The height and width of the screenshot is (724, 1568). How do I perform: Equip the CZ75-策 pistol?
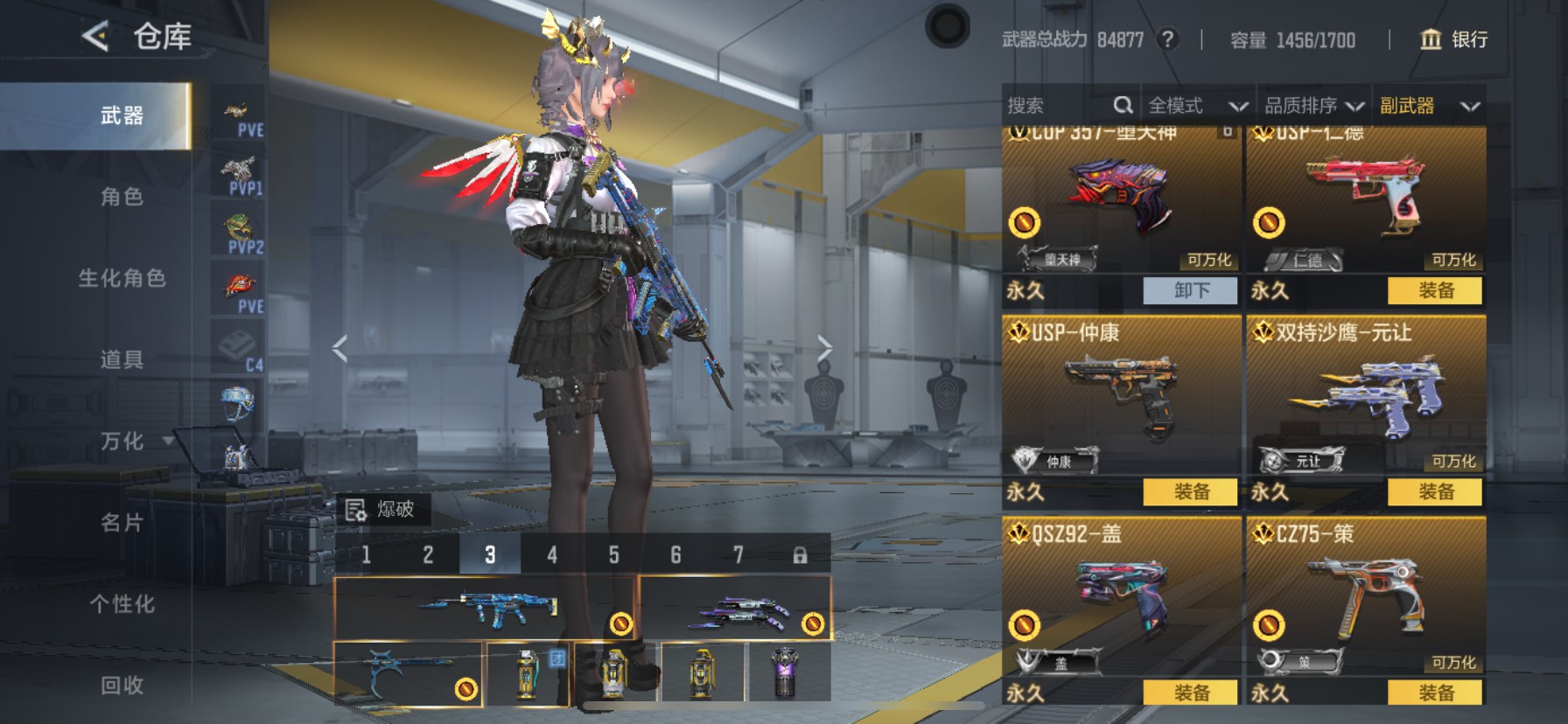(1435, 693)
